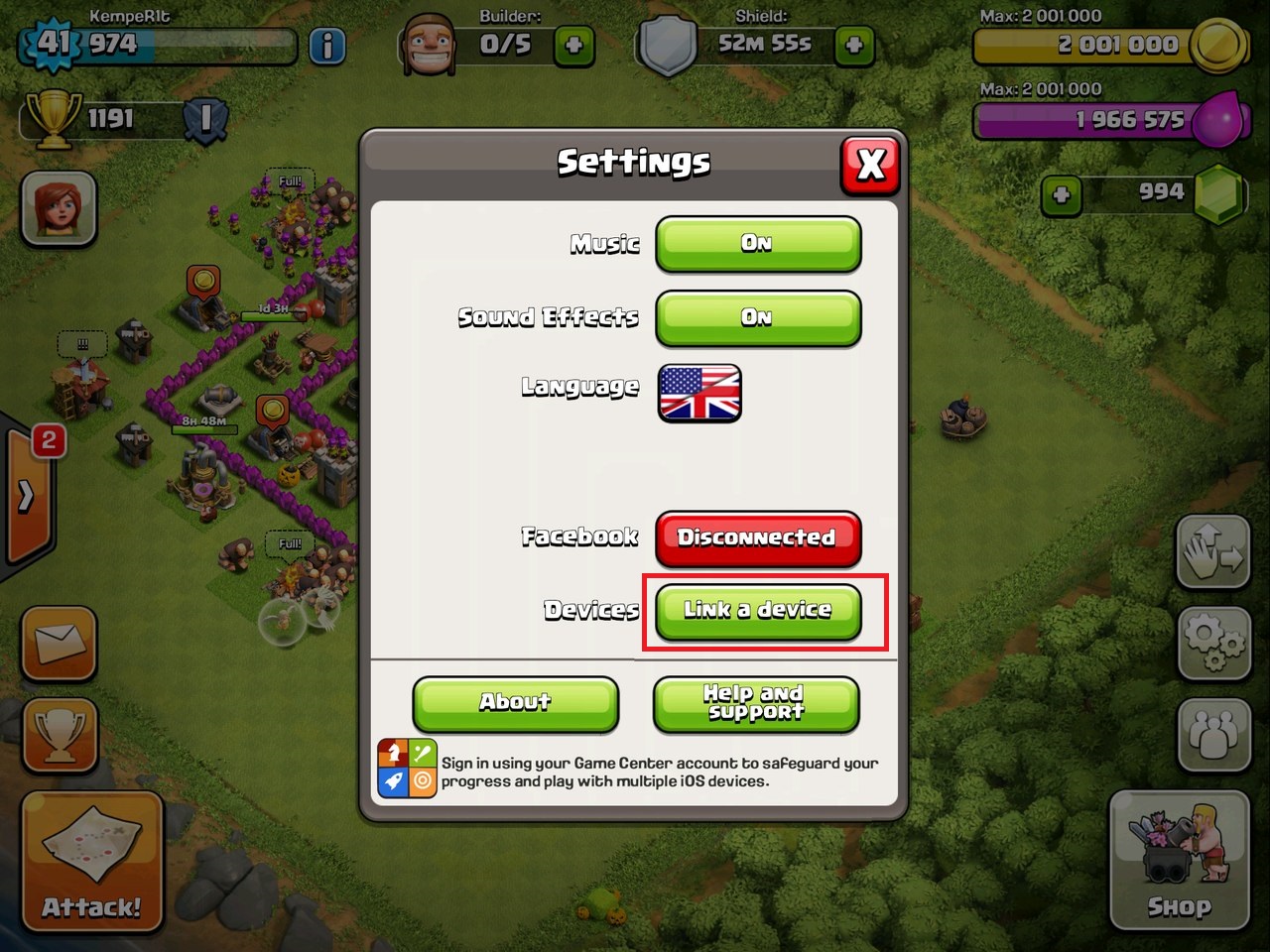This screenshot has width=1270, height=952.
Task: Open the Shop
Action: 1179,861
